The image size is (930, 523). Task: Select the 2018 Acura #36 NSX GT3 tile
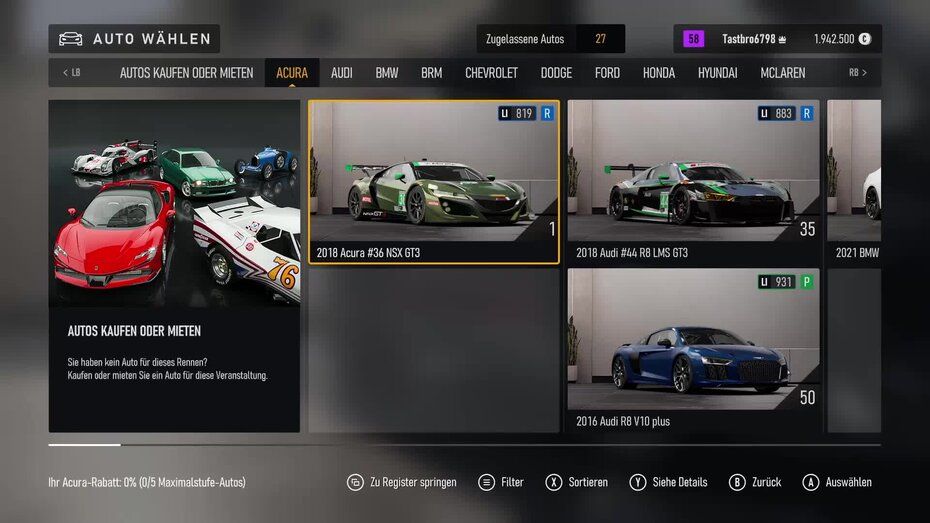433,181
